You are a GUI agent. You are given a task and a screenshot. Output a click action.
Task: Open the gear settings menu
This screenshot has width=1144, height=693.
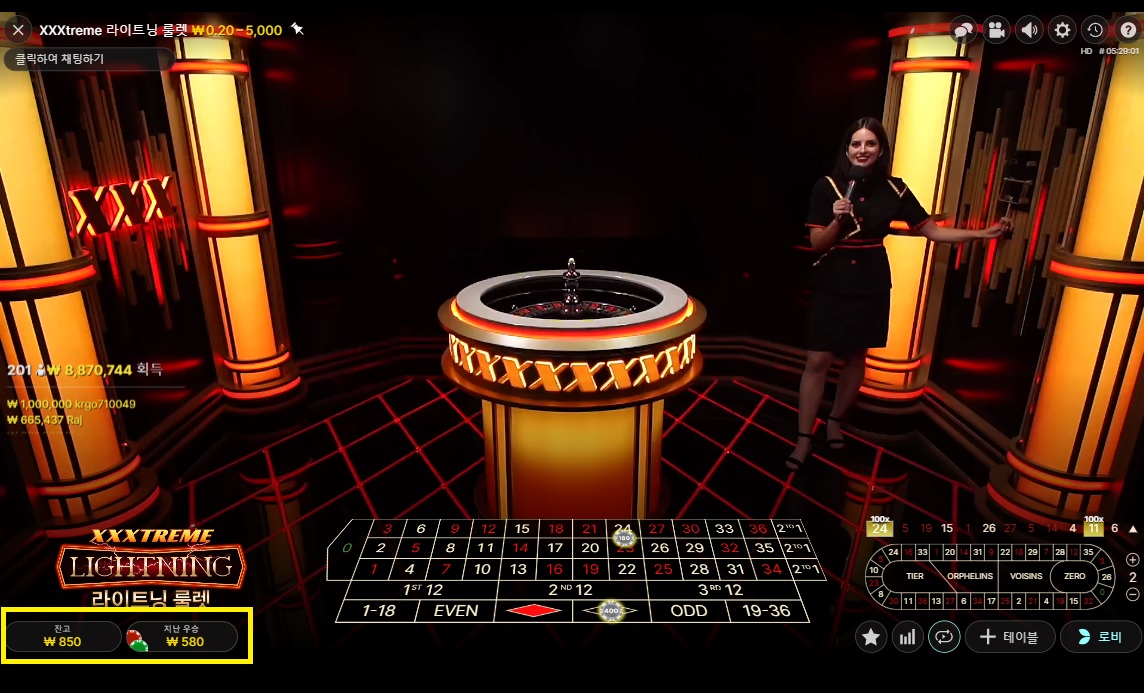pos(1062,30)
